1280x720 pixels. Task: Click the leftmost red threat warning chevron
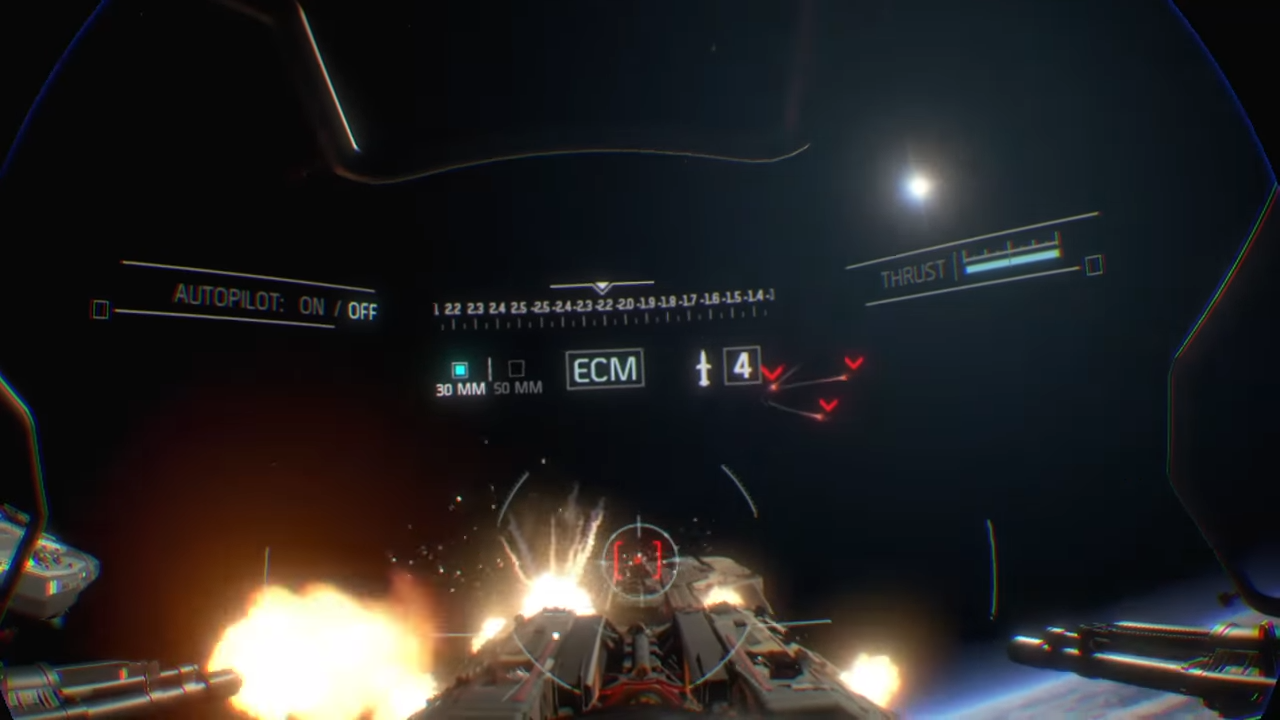coord(772,372)
